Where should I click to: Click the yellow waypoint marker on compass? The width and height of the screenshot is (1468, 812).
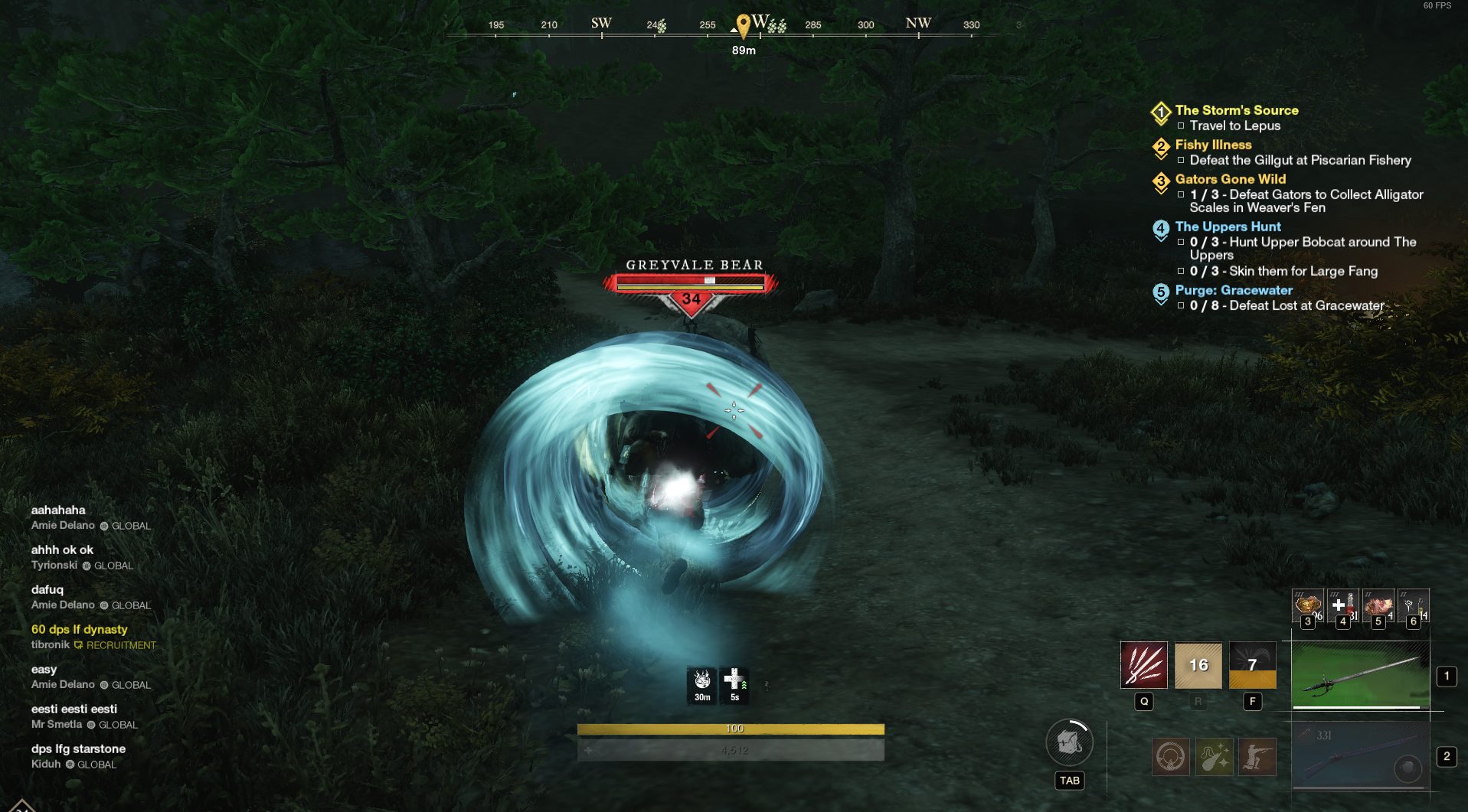point(742,24)
